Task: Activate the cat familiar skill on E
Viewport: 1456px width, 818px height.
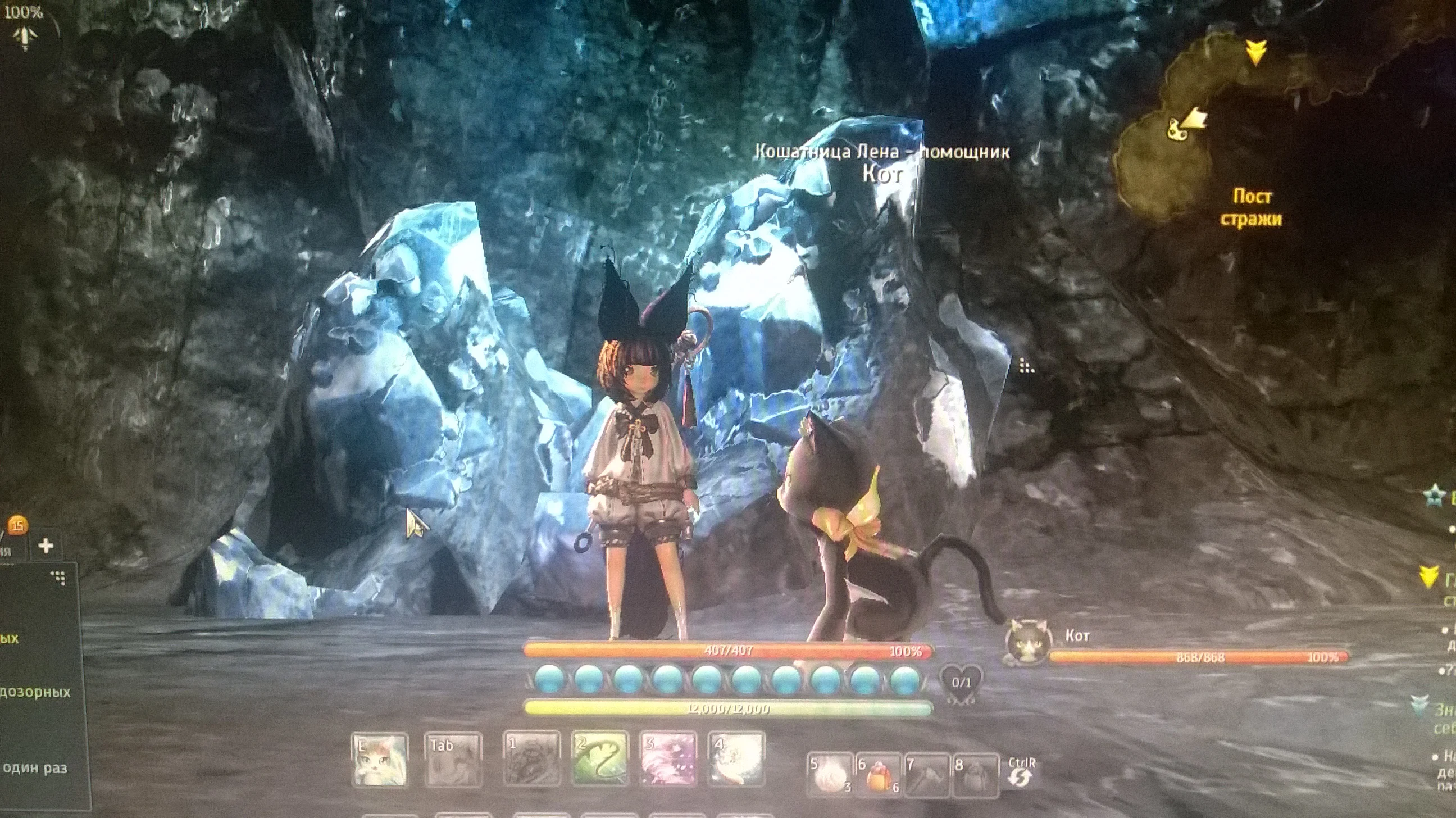Action: tap(379, 760)
